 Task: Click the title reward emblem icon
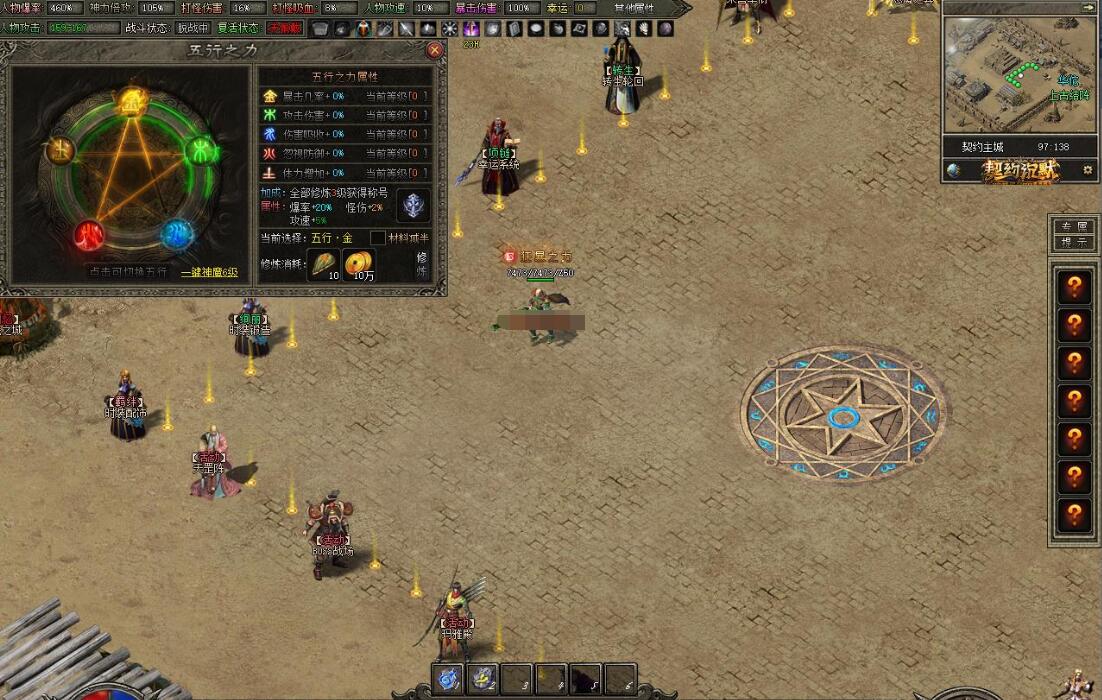point(413,204)
